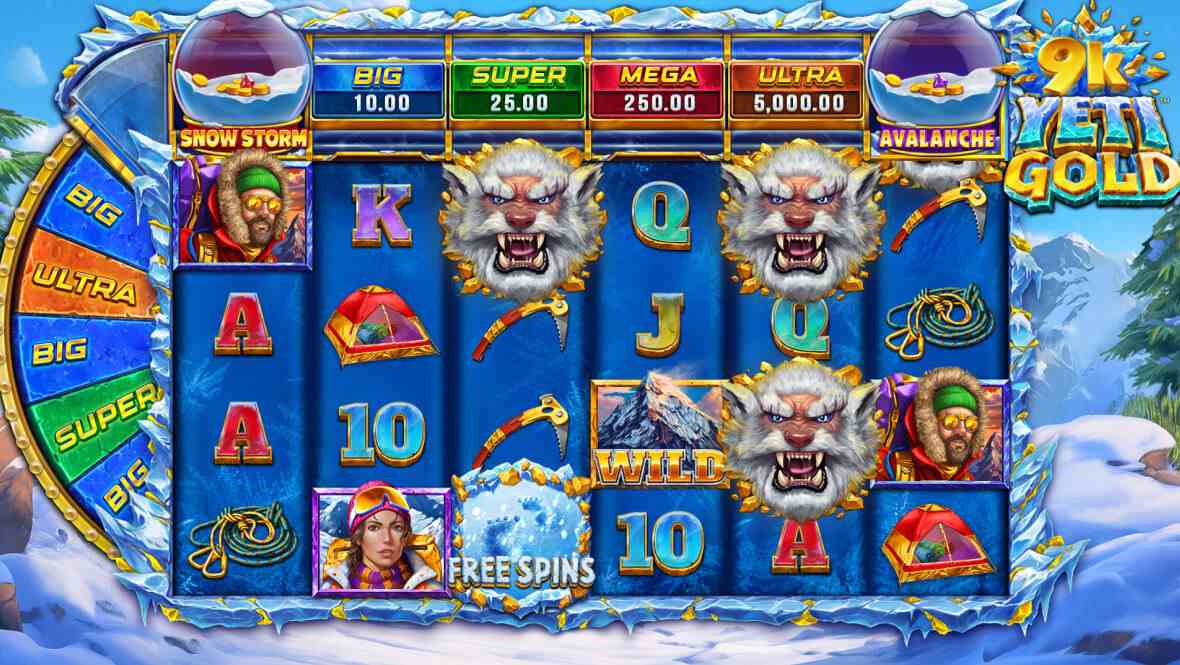Select the Avalanche snow globe

coord(934,75)
